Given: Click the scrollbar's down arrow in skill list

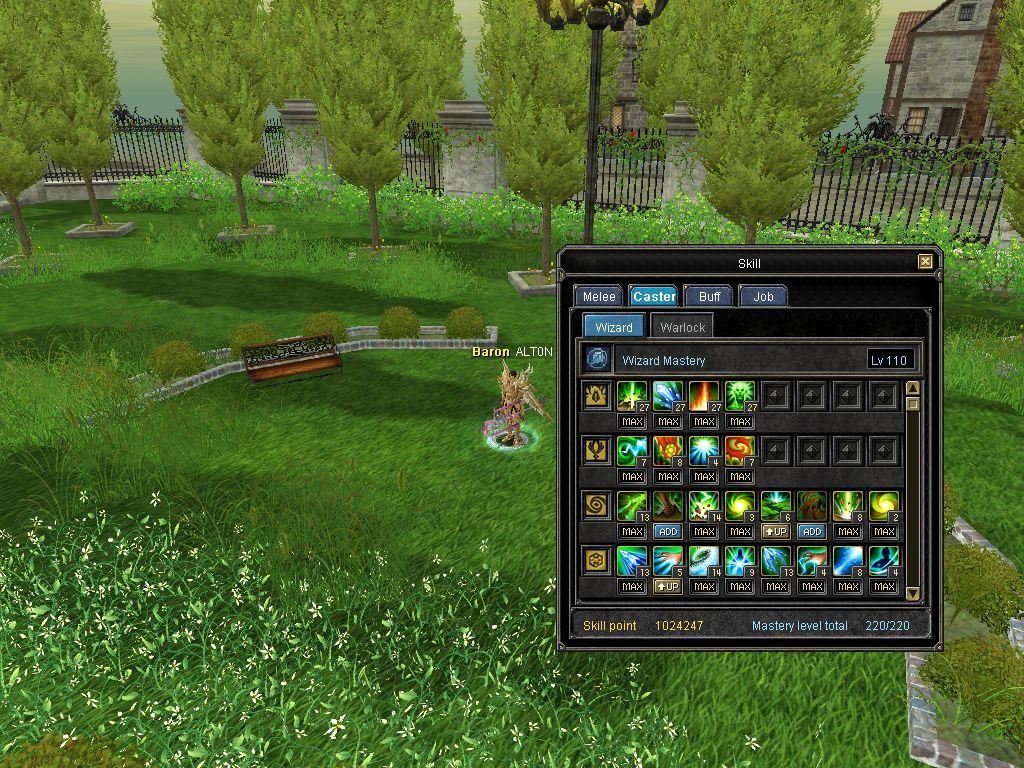Looking at the screenshot, I should (912, 593).
